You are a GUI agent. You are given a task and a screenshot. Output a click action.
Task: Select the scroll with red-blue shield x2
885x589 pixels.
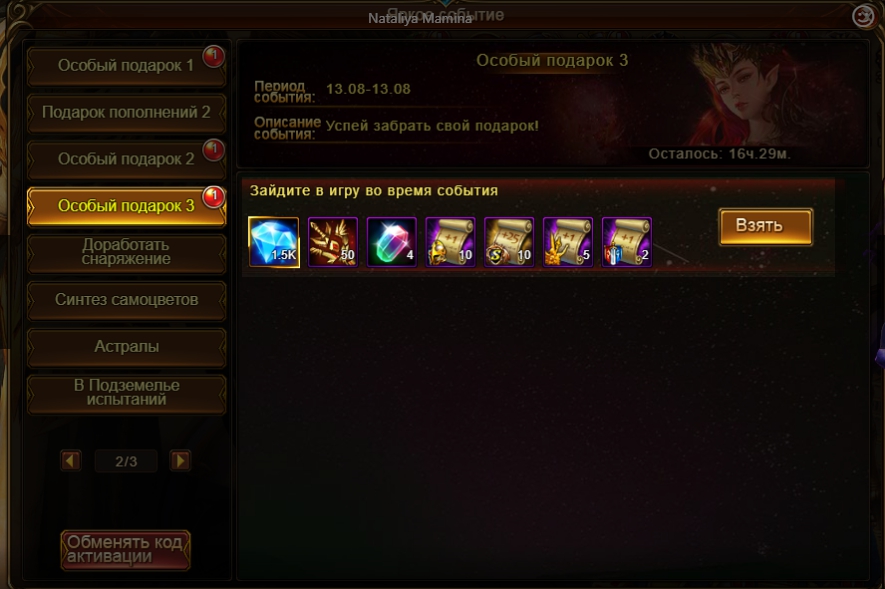[627, 243]
